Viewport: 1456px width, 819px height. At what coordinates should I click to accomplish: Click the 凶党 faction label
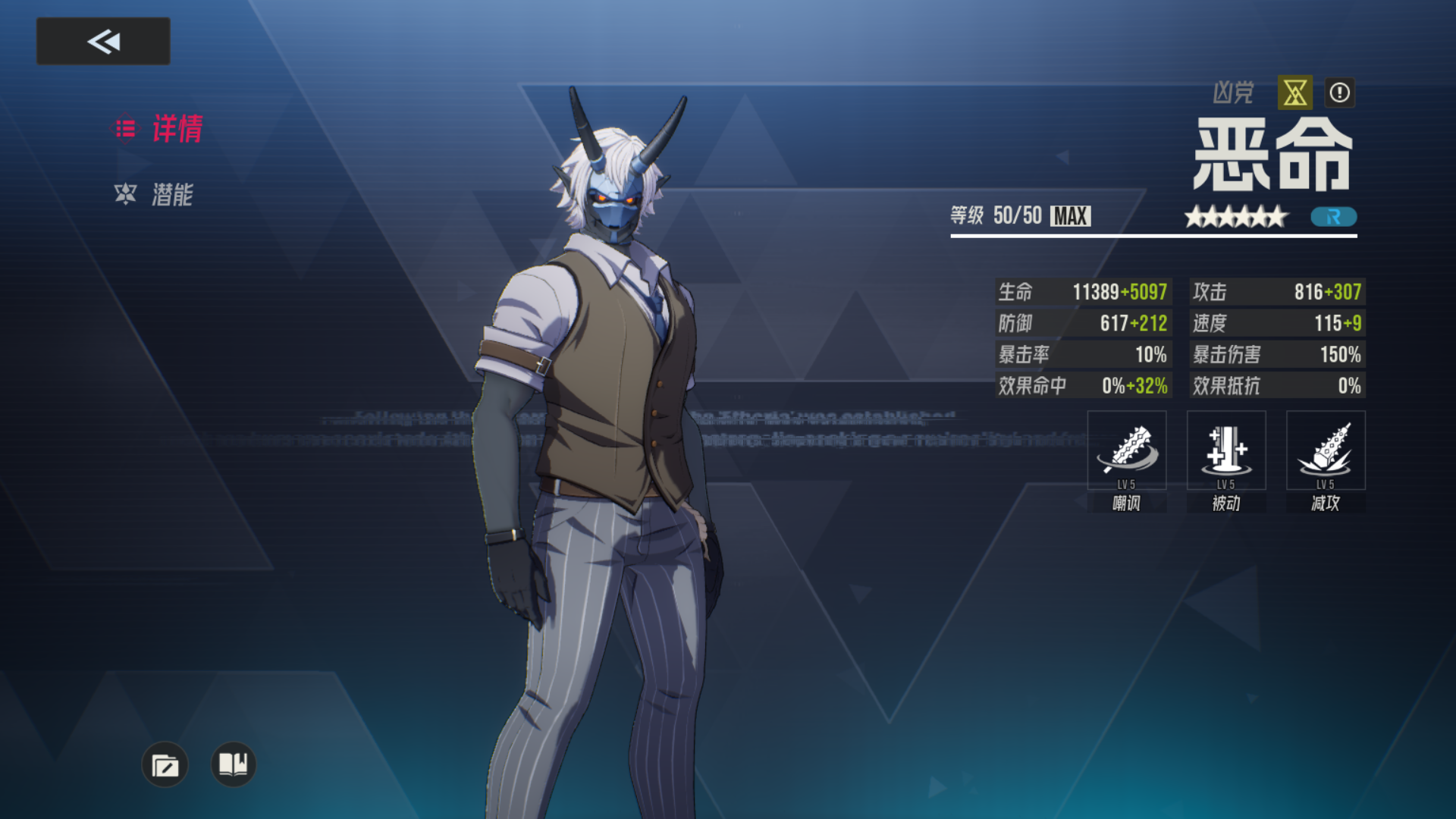[x=1235, y=93]
